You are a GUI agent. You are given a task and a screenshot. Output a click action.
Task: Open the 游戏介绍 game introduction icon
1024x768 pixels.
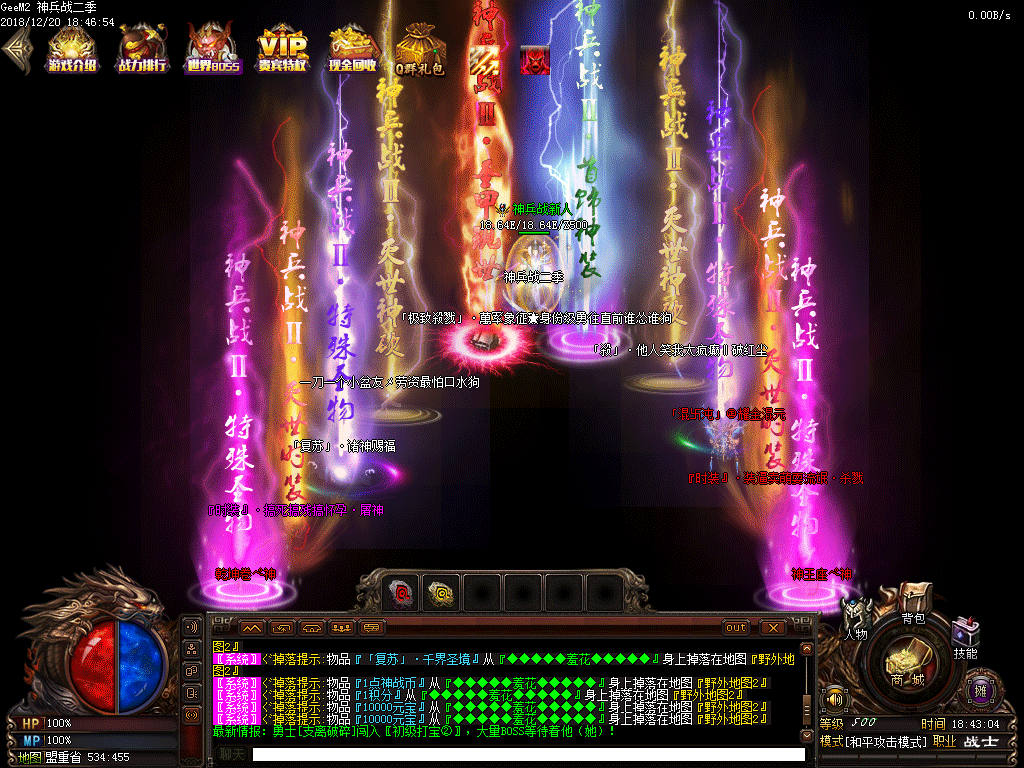72,50
